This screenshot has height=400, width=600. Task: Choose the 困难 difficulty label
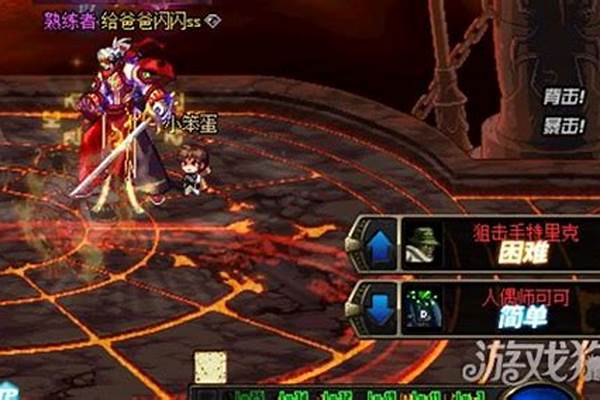[x=524, y=254]
